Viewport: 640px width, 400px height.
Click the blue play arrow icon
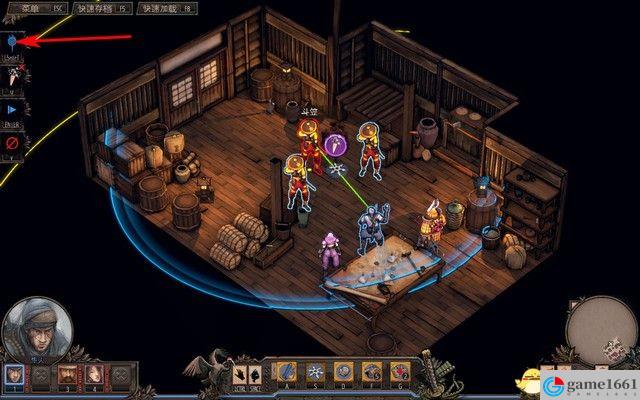pos(12,109)
